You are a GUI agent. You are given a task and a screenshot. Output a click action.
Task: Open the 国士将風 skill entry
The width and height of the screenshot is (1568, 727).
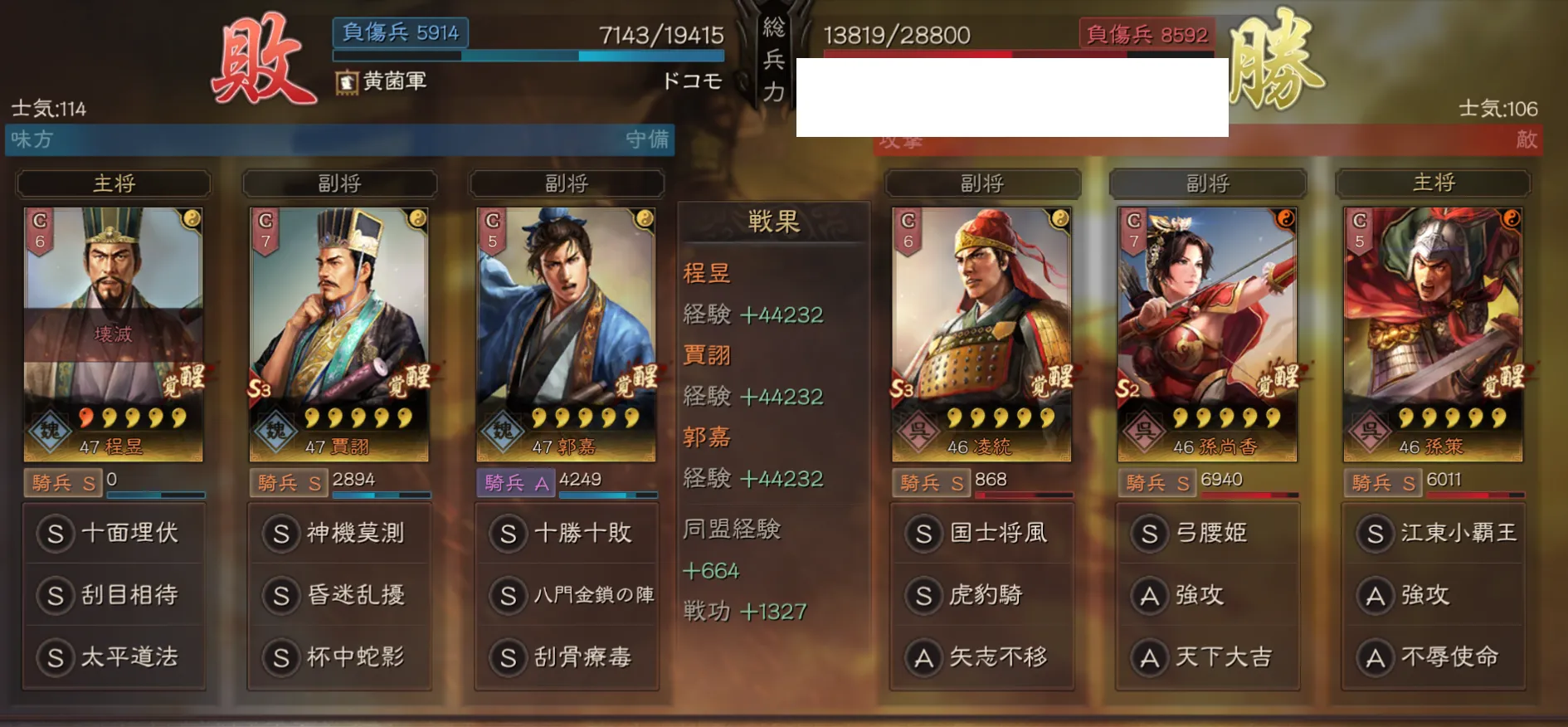[x=982, y=533]
